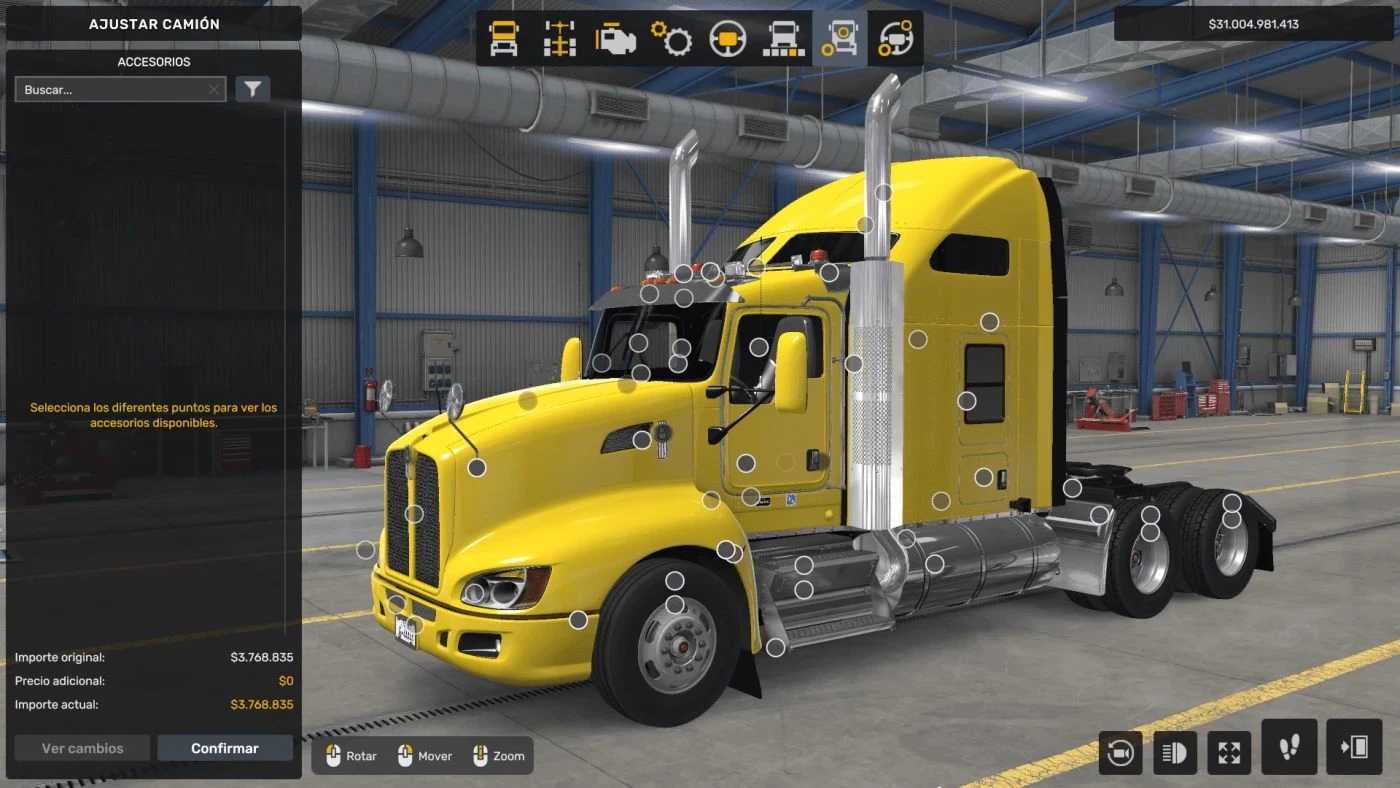This screenshot has width=1400, height=788.
Task: Select the engine tab
Action: pos(616,39)
